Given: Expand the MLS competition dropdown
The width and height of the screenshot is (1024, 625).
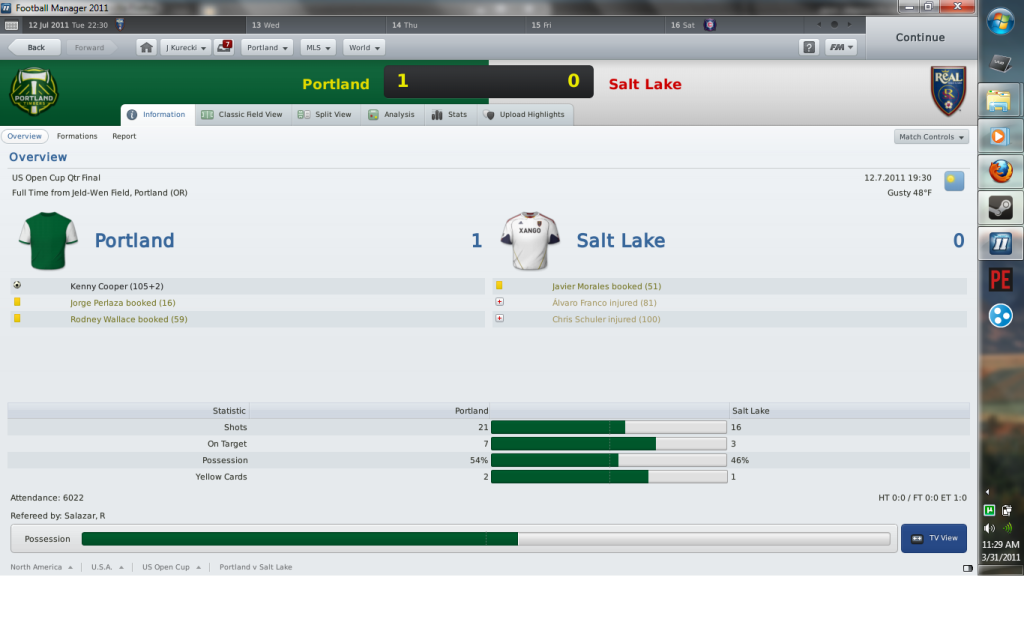Looking at the screenshot, I should pos(318,47).
